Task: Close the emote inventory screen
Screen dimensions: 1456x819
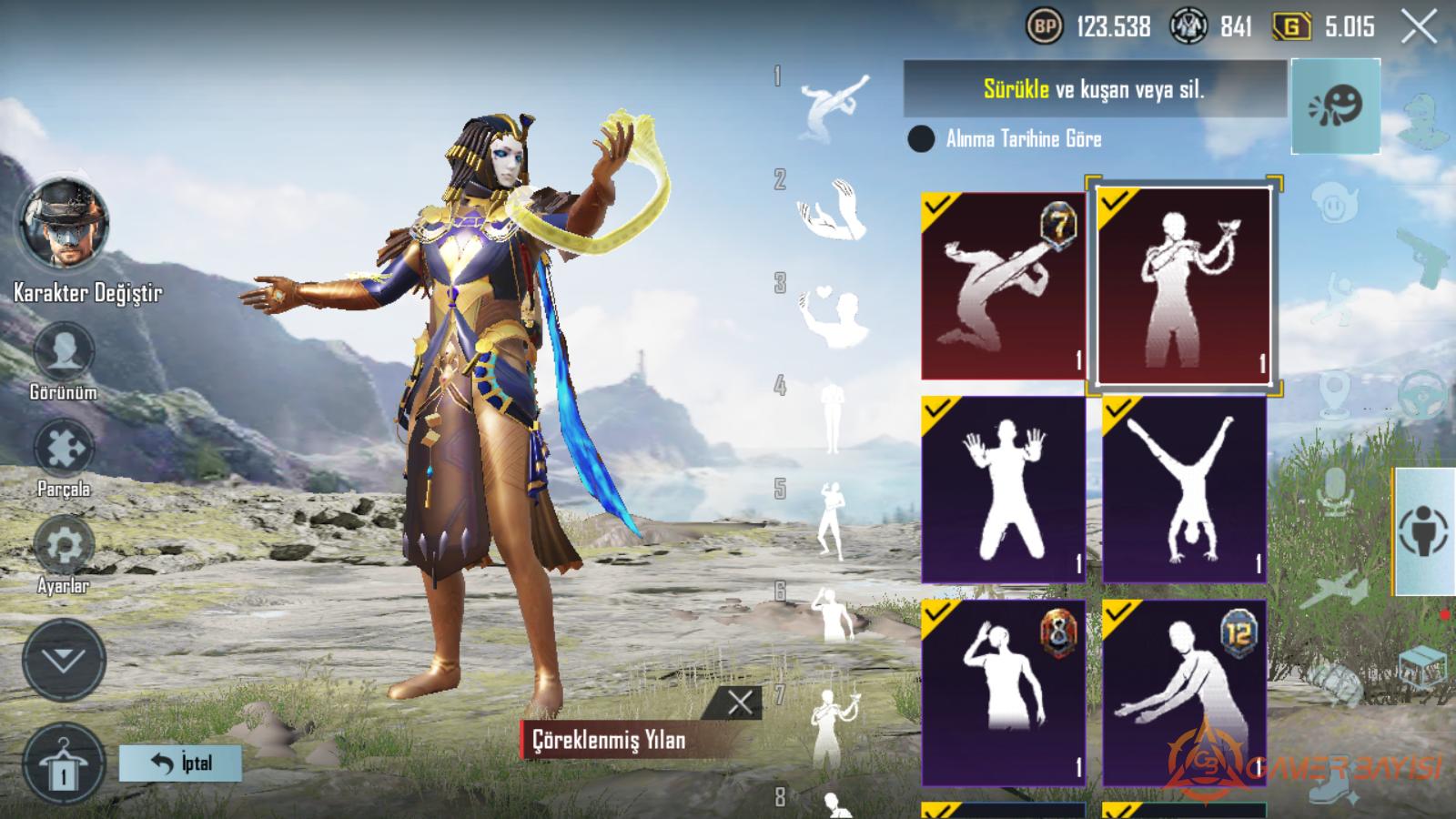Action: (x=1419, y=27)
